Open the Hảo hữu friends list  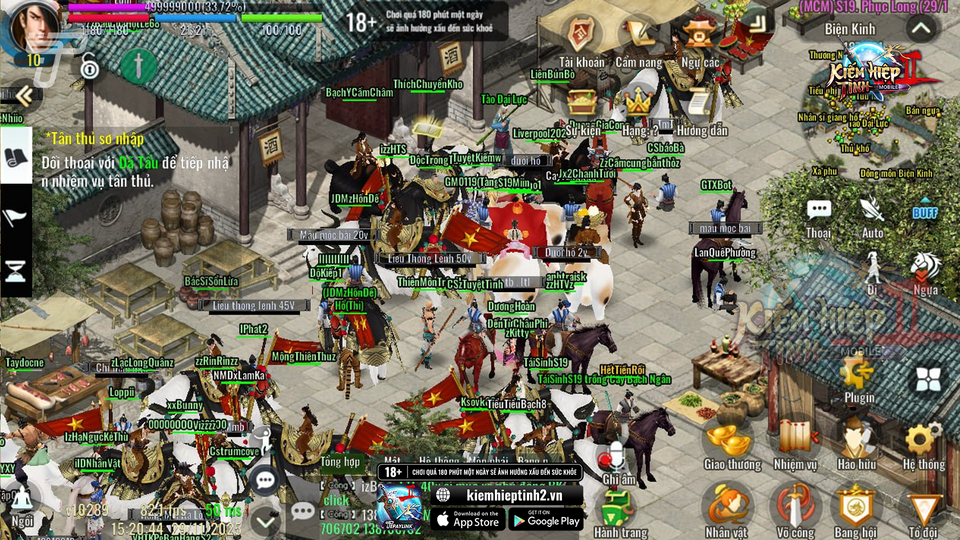click(857, 440)
